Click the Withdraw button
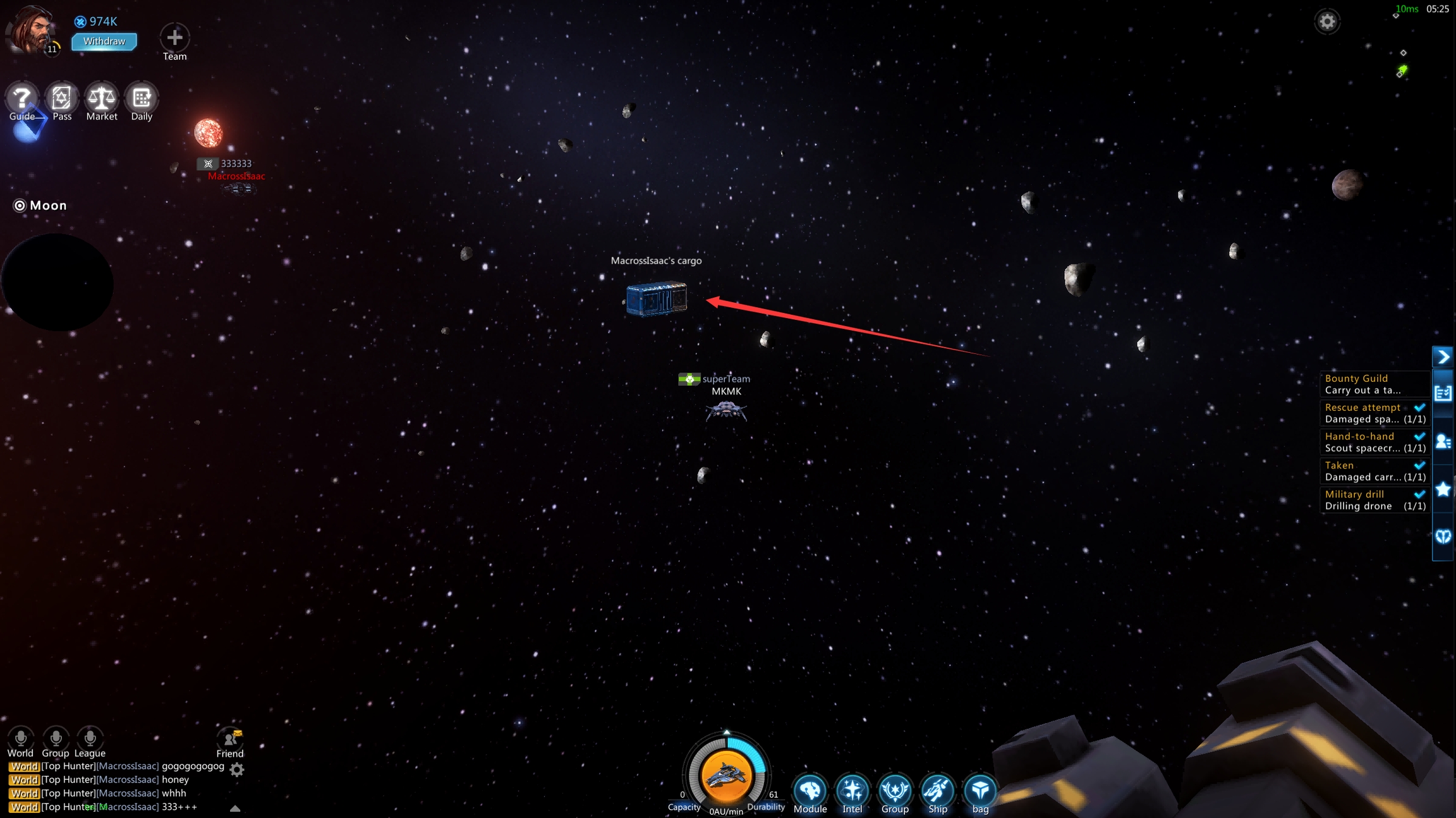 coord(104,42)
